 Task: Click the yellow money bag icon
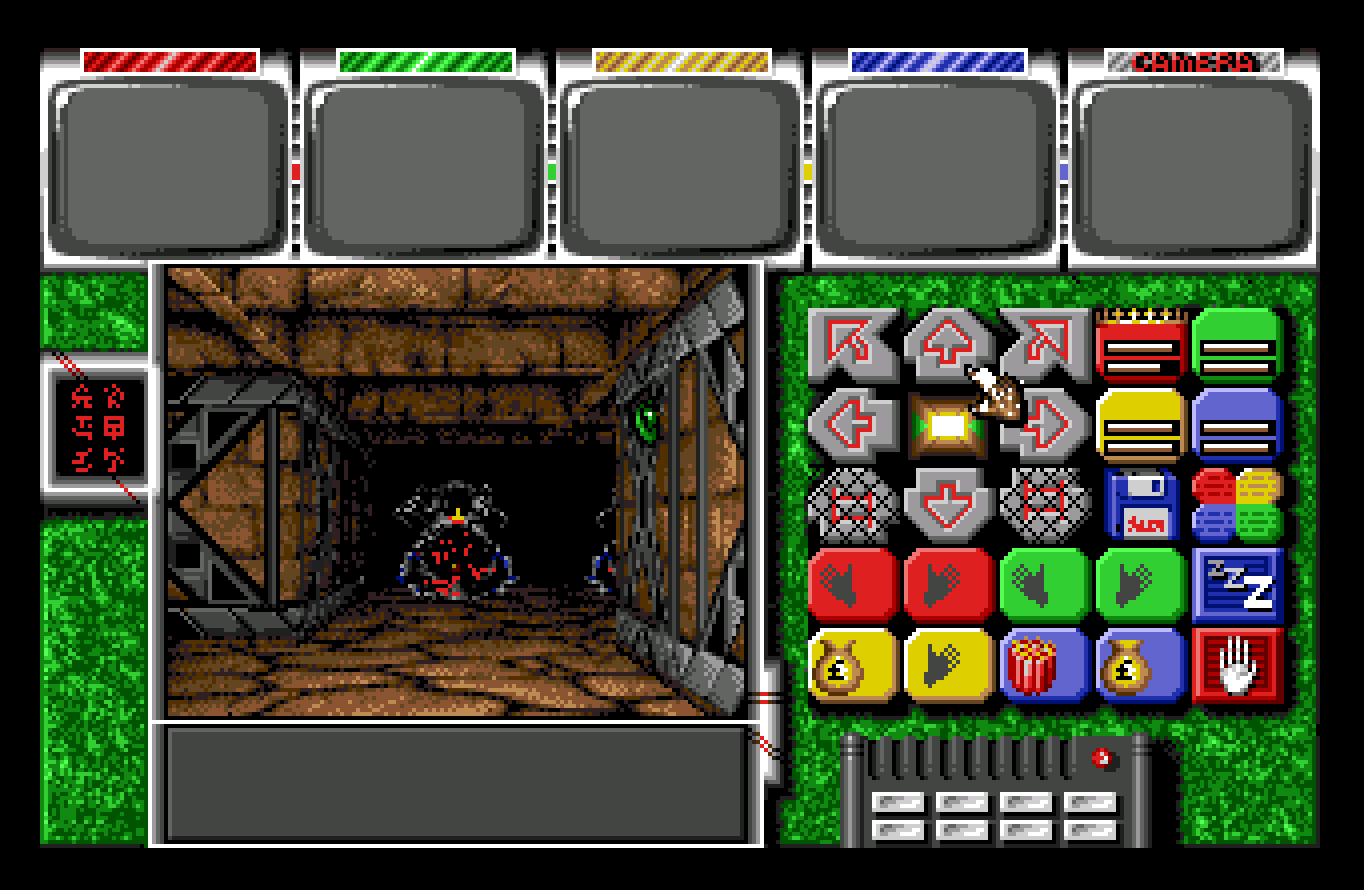pos(851,665)
